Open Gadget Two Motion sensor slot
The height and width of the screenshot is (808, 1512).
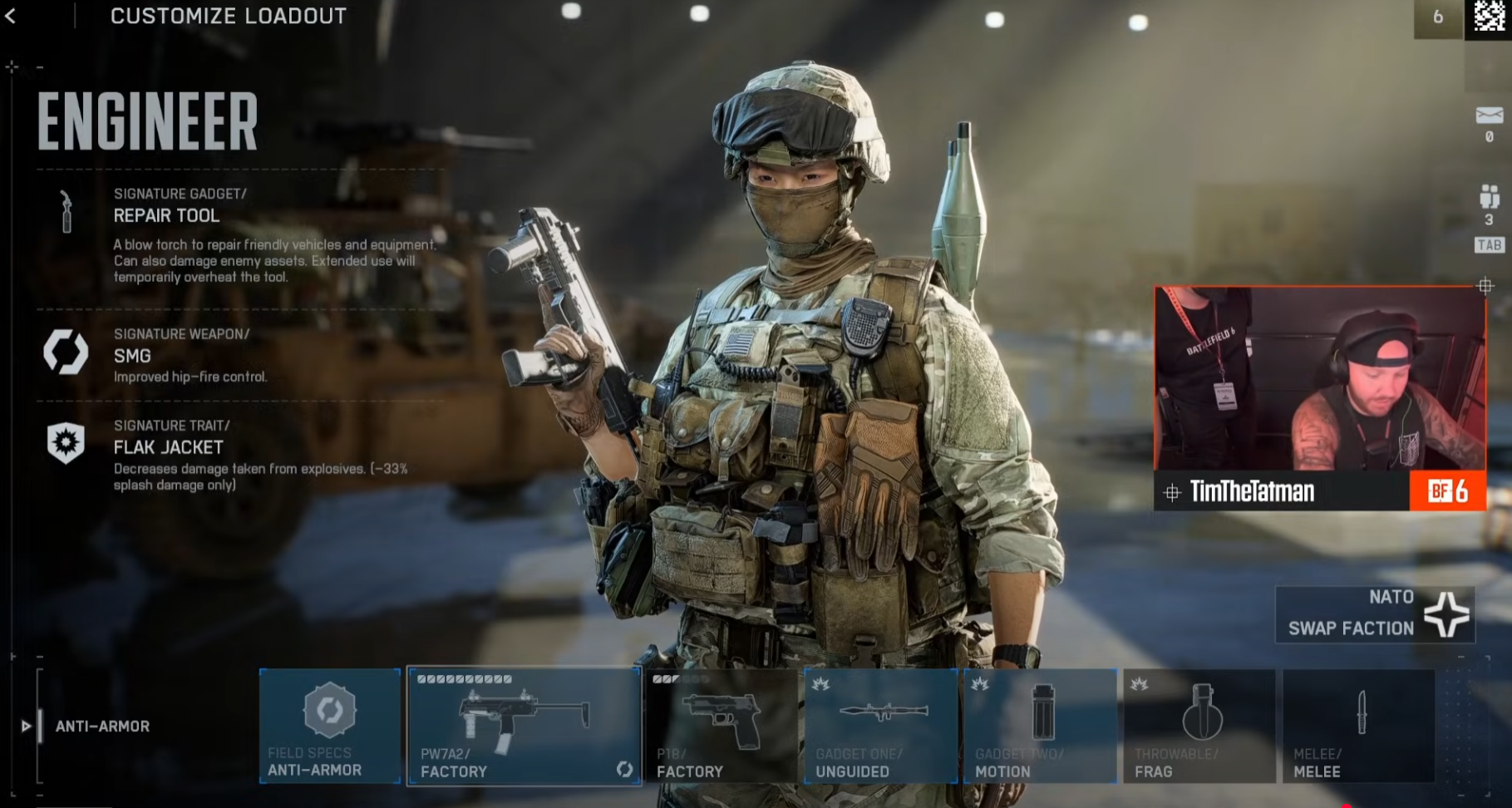pyautogui.click(x=1040, y=726)
